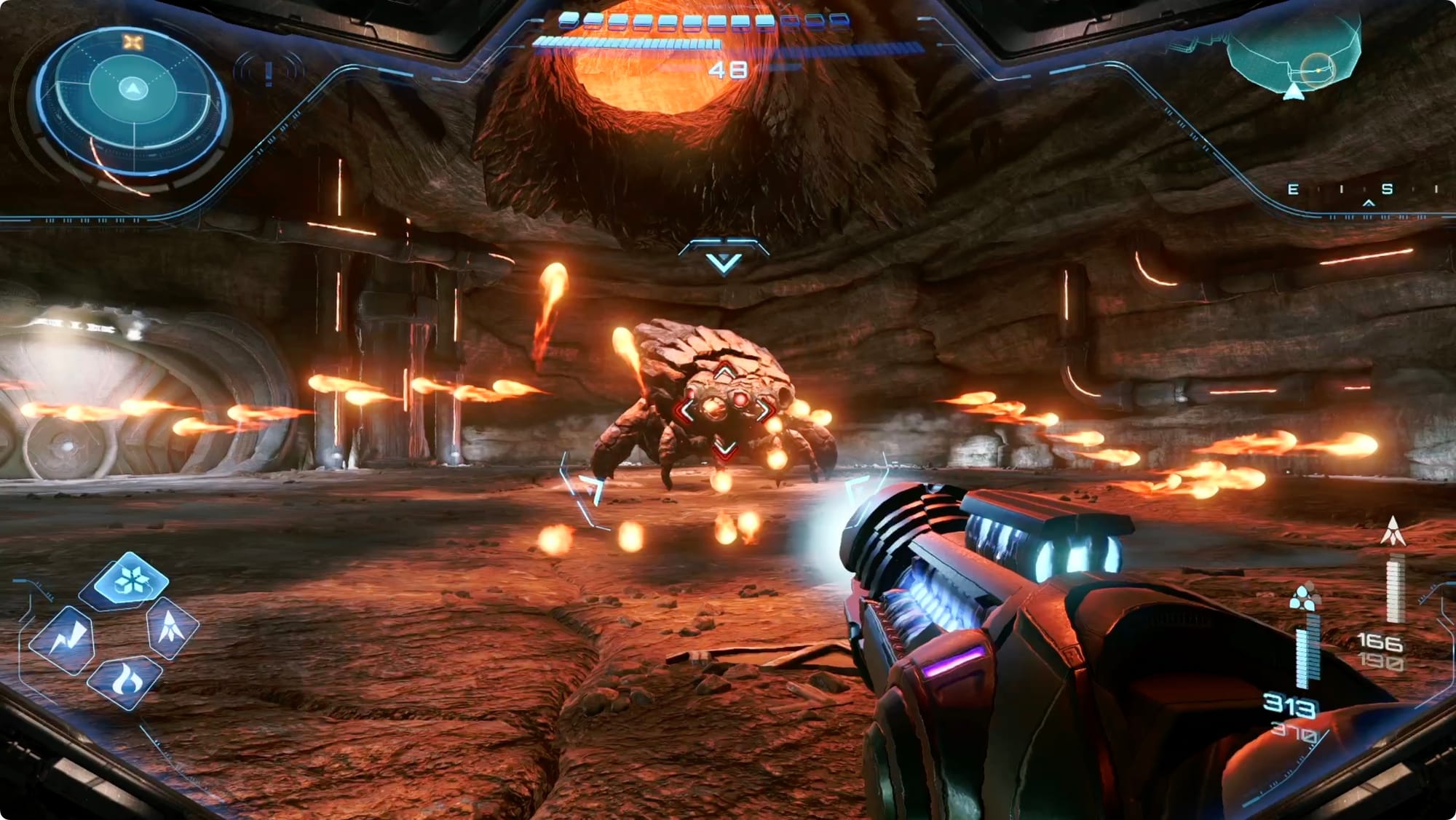Screen dimensions: 1456x820
Task: Click the missile icon above the ammo gauge
Action: click(x=1393, y=531)
